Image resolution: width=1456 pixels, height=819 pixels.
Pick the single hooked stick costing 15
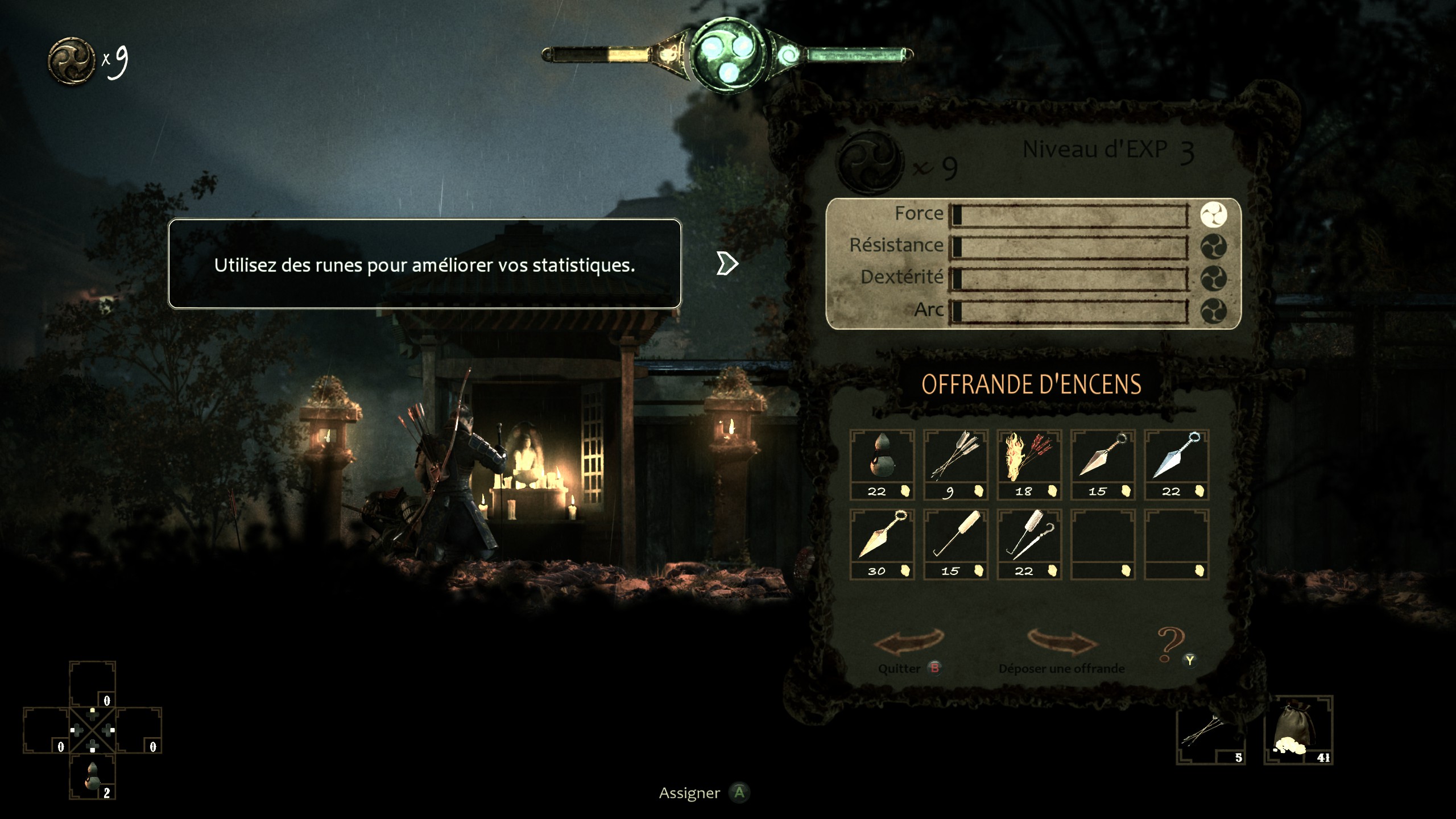click(x=955, y=543)
